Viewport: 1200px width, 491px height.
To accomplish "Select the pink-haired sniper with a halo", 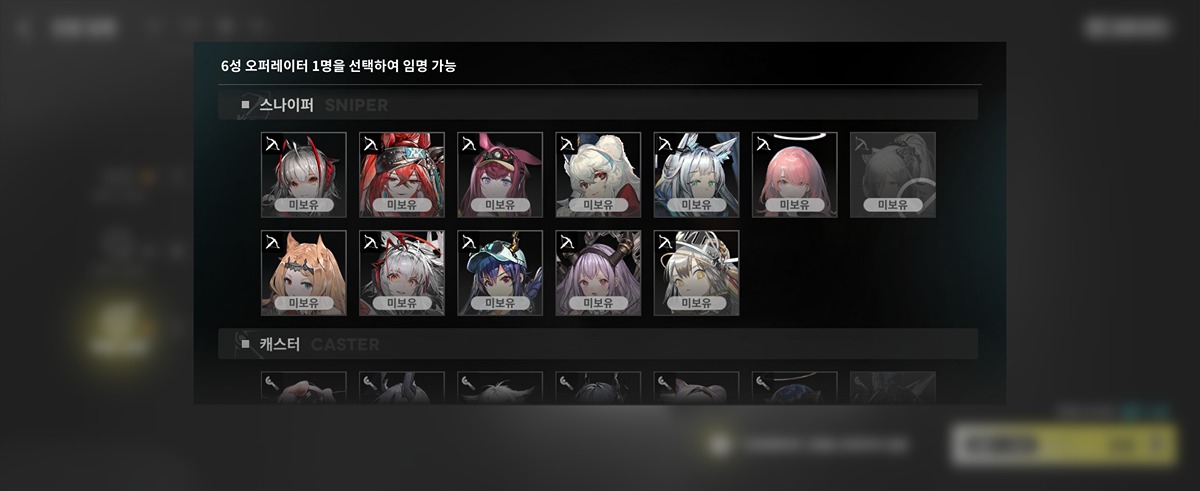I will pyautogui.click(x=794, y=174).
